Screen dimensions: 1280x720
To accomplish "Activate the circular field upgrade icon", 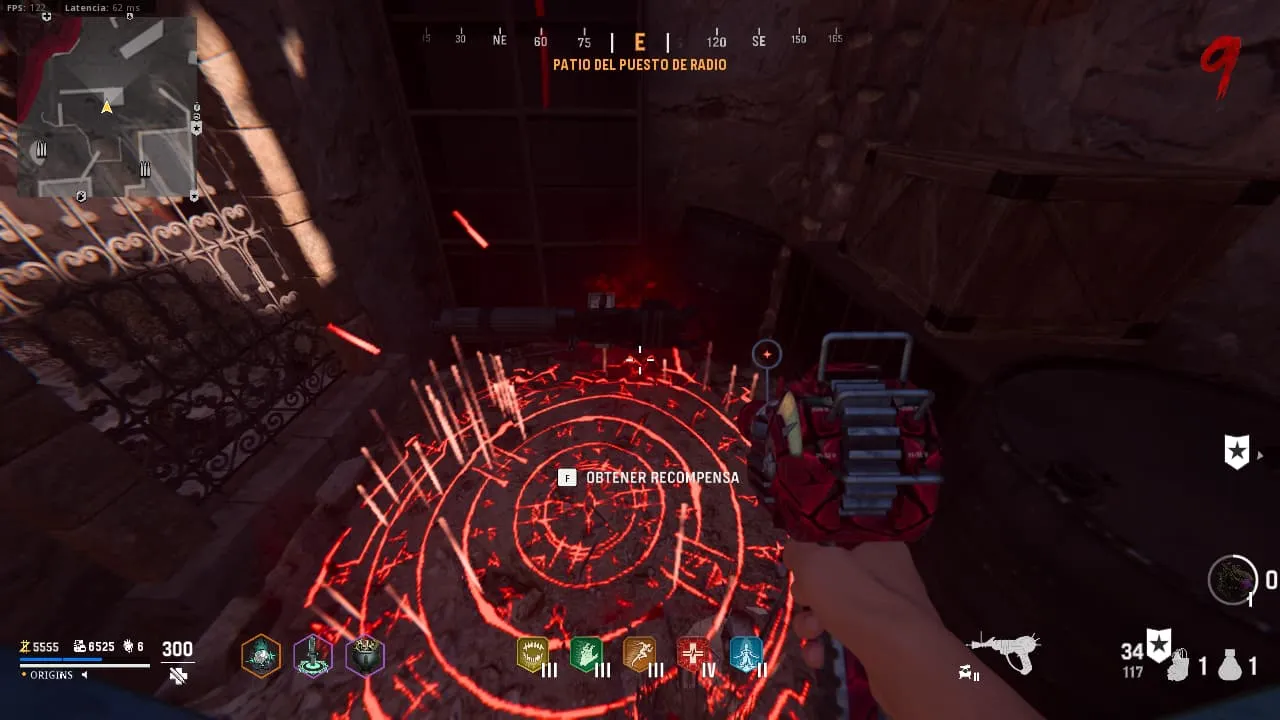I will [x=1232, y=579].
